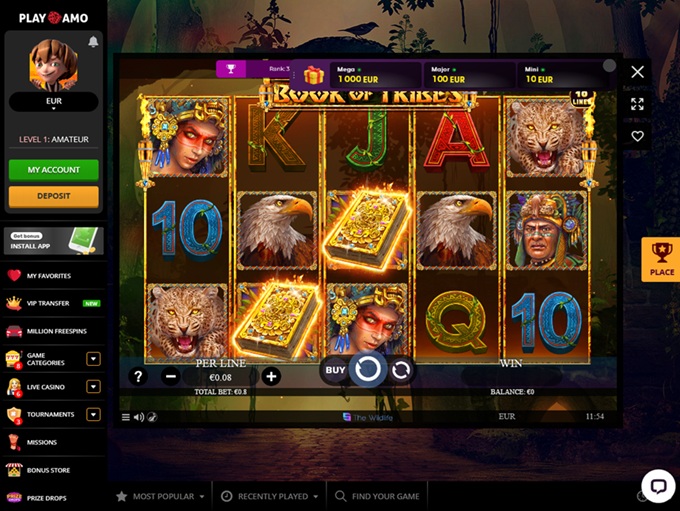Screen dimensions: 680x511
Task: Open the question mark help info
Action: point(139,377)
